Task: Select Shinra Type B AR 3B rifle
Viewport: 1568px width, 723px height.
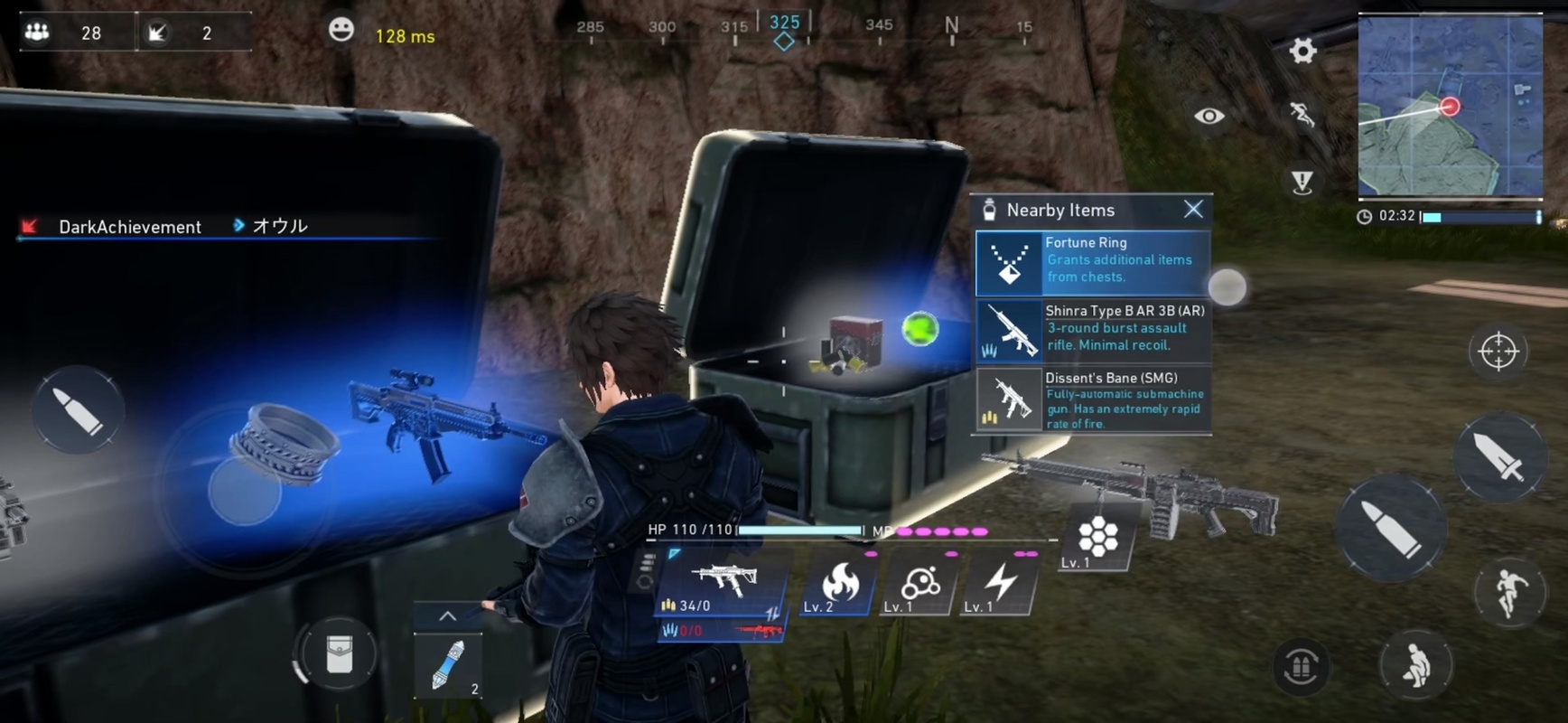Action: coord(1092,330)
